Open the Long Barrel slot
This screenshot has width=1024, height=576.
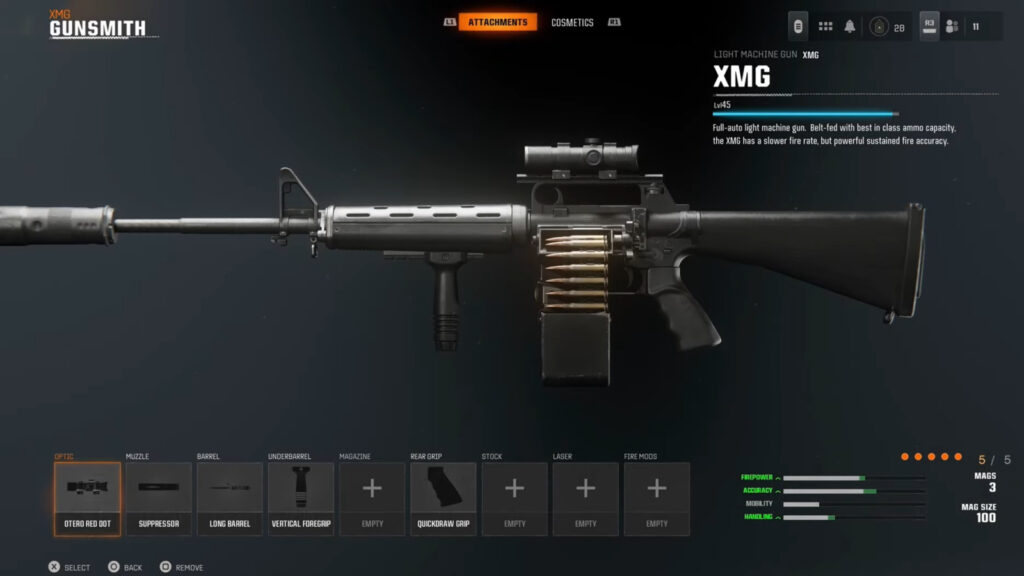[x=229, y=498]
